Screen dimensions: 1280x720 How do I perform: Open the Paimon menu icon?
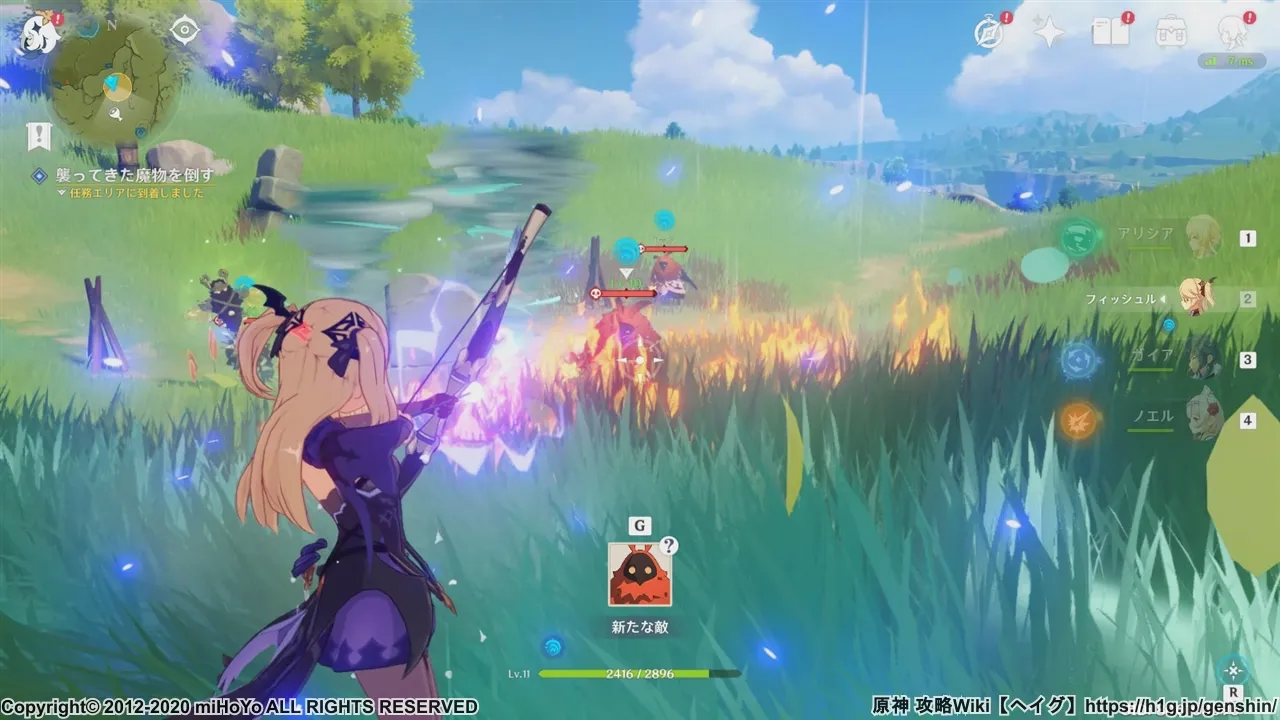tap(37, 32)
